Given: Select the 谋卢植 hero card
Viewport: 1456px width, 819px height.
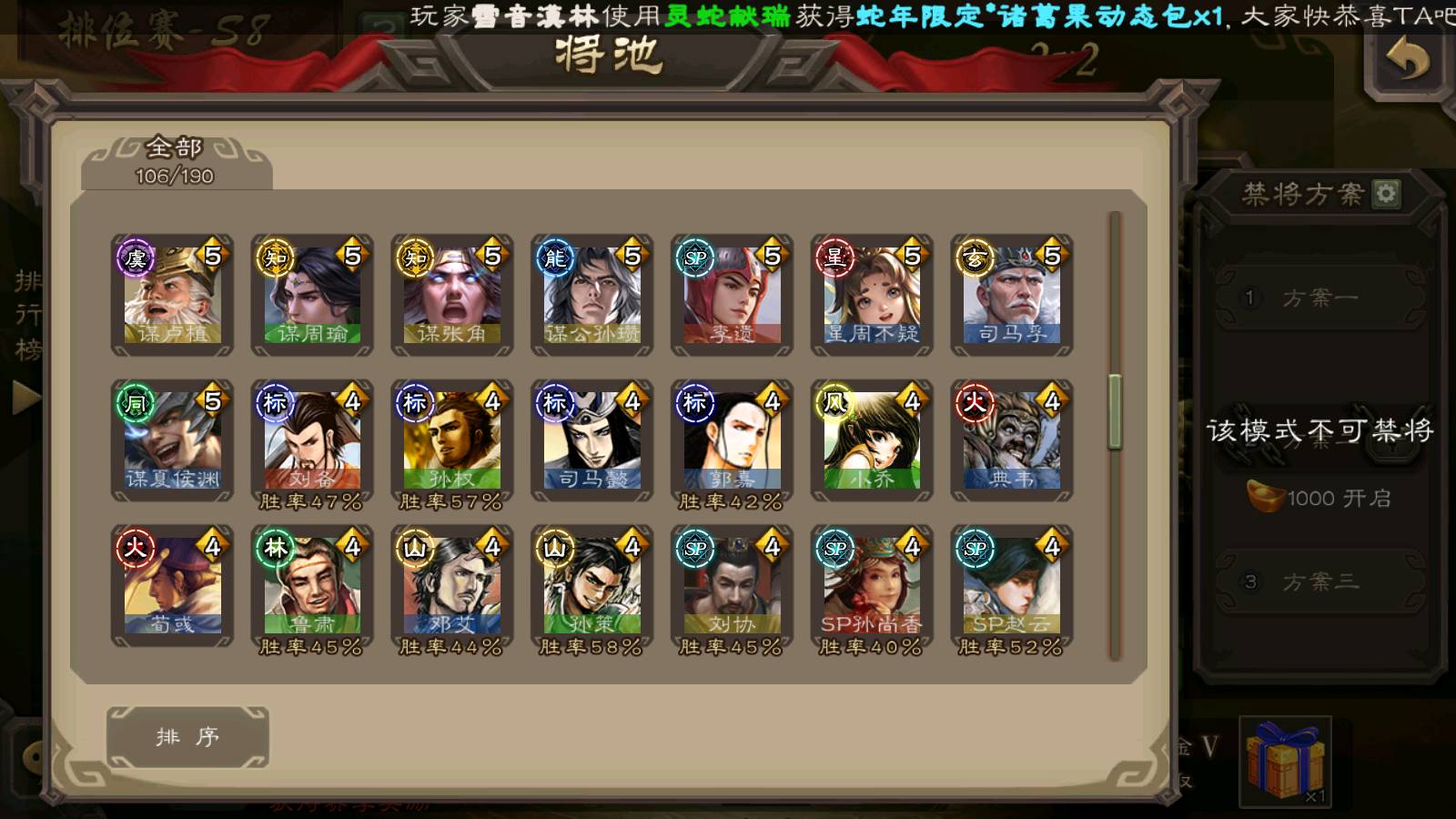Looking at the screenshot, I should [x=173, y=295].
